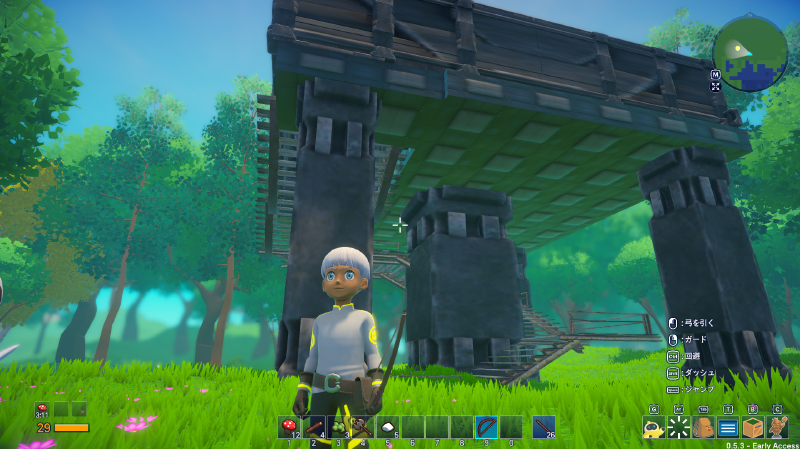Open the wooden crate building menu
The height and width of the screenshot is (449, 800).
point(753,429)
